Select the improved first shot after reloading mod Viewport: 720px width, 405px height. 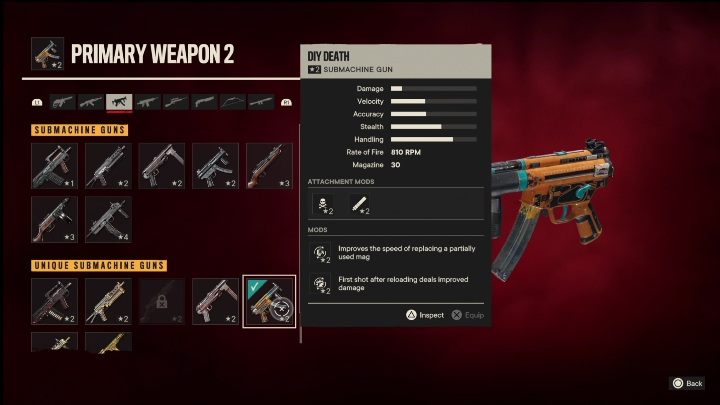pos(322,284)
